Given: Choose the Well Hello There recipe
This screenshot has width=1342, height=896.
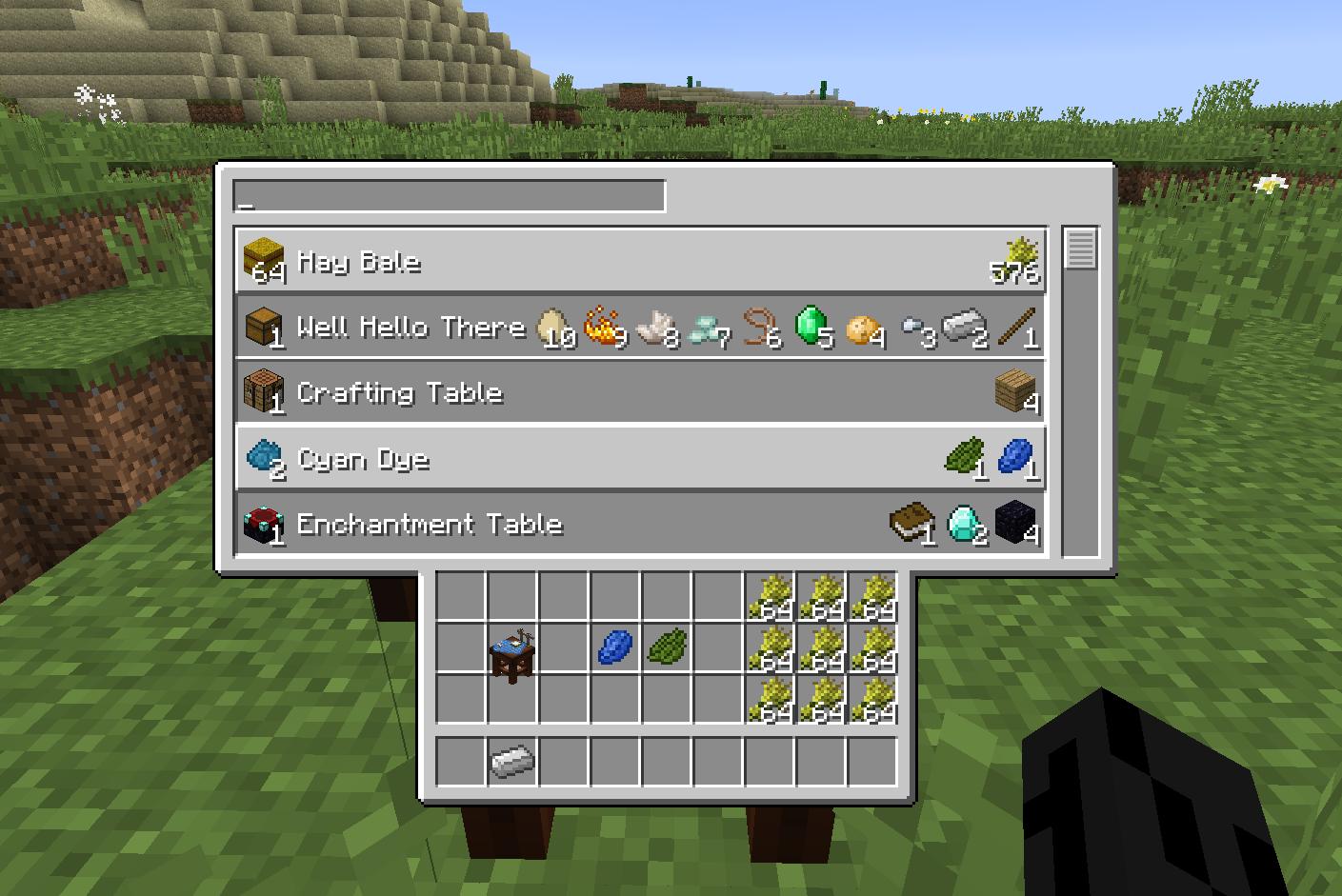Looking at the screenshot, I should [640, 327].
